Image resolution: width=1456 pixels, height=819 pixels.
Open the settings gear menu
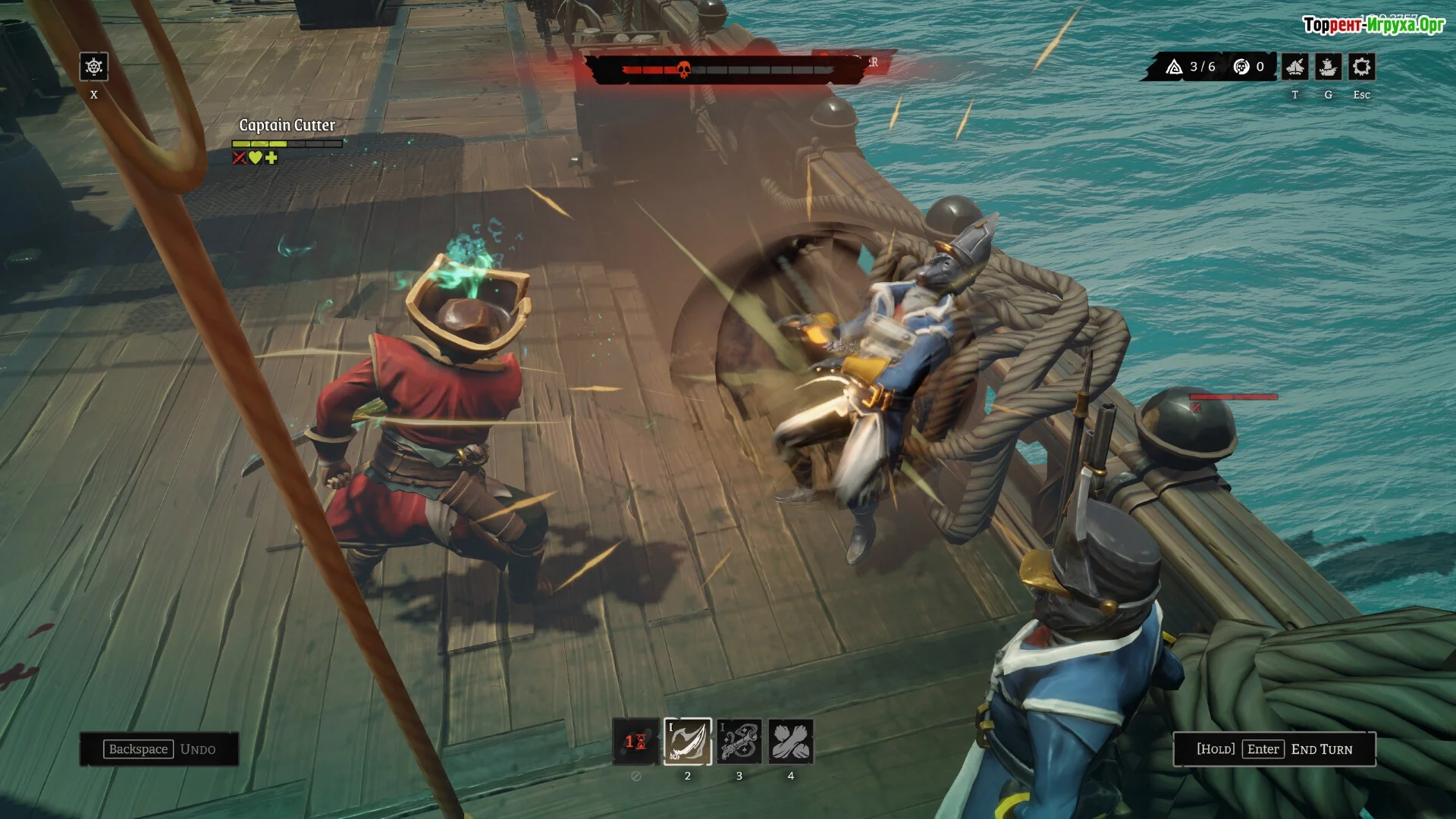pos(1361,67)
